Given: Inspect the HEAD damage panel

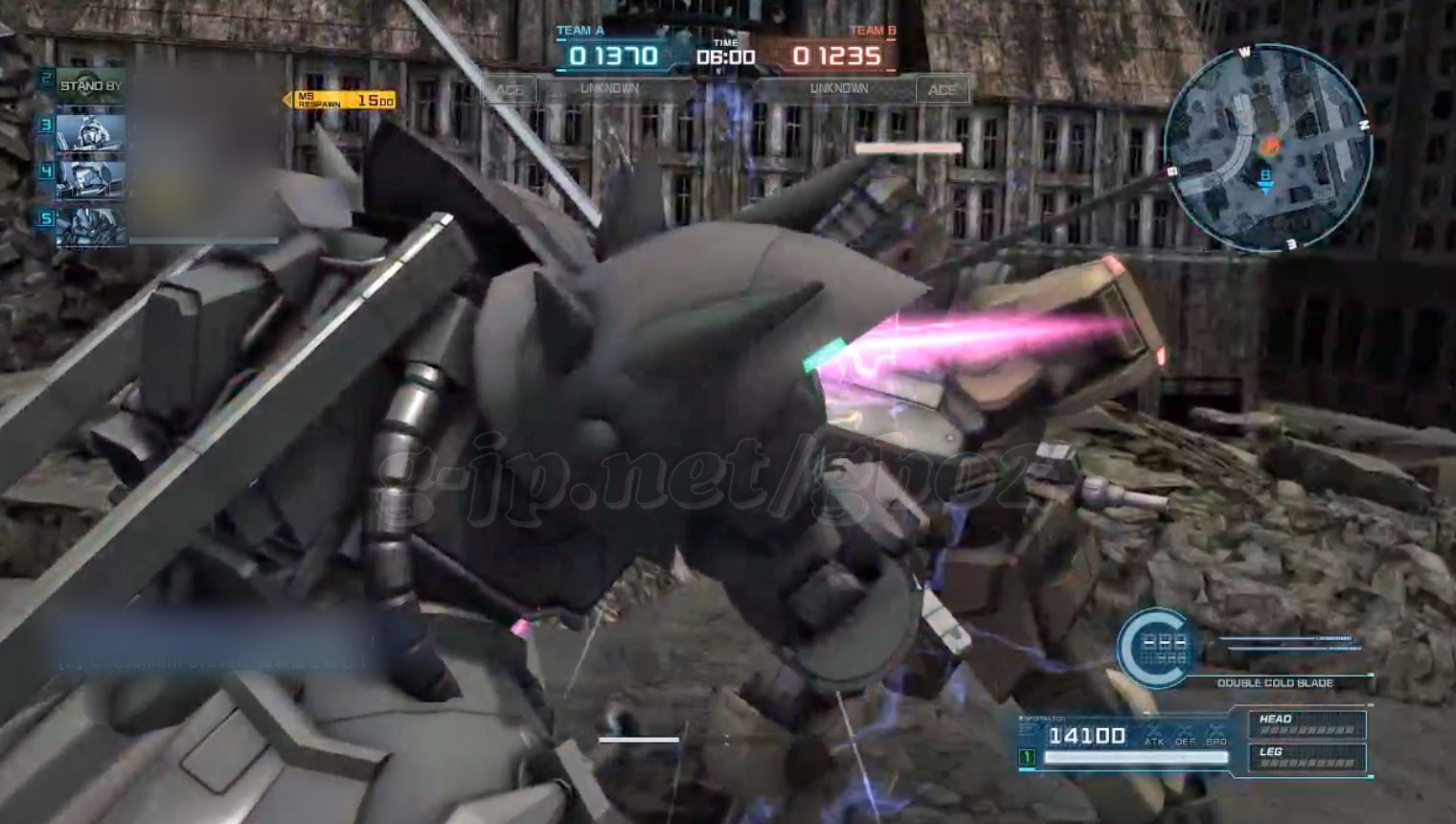Looking at the screenshot, I should (1307, 724).
